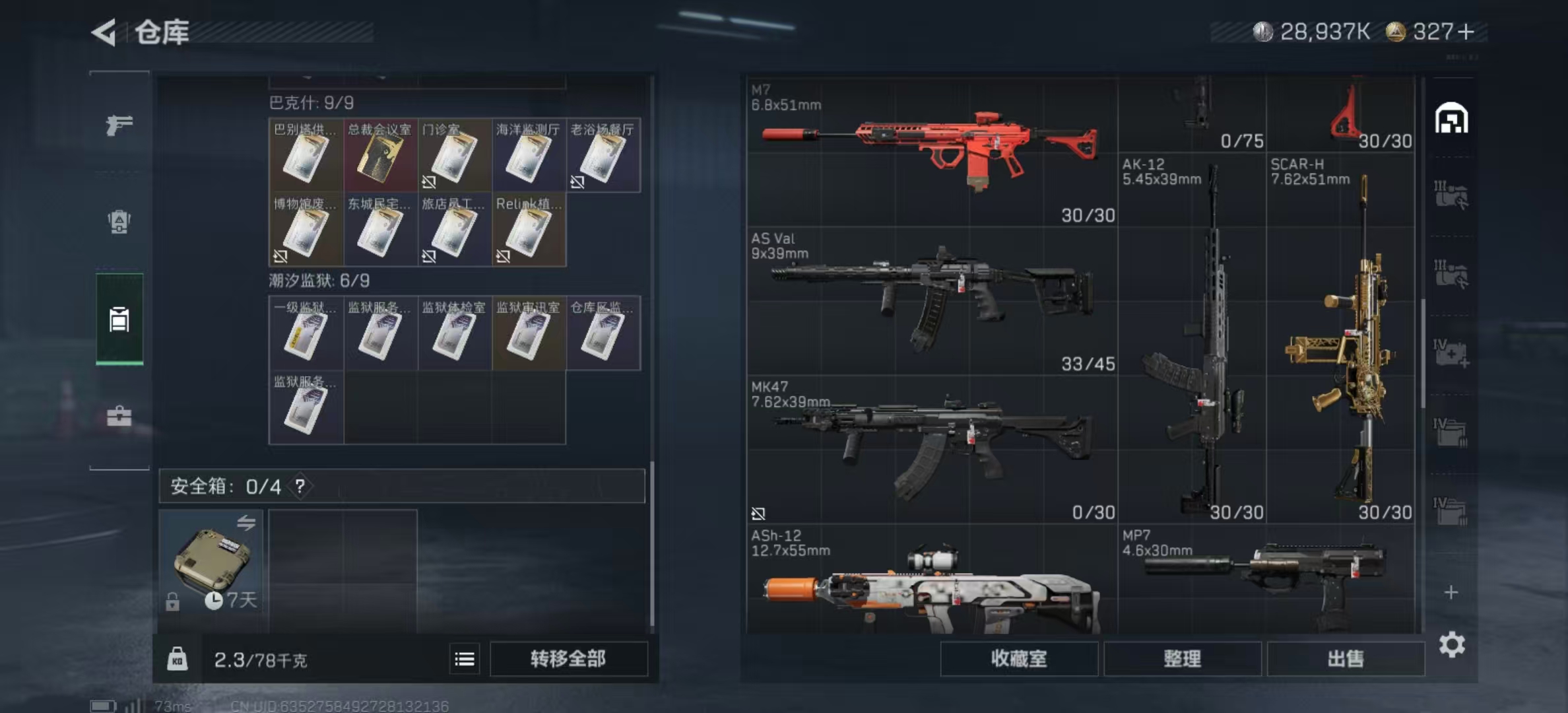Select the 总裁会议室 key card
Image resolution: width=1568 pixels, height=713 pixels.
(380, 156)
